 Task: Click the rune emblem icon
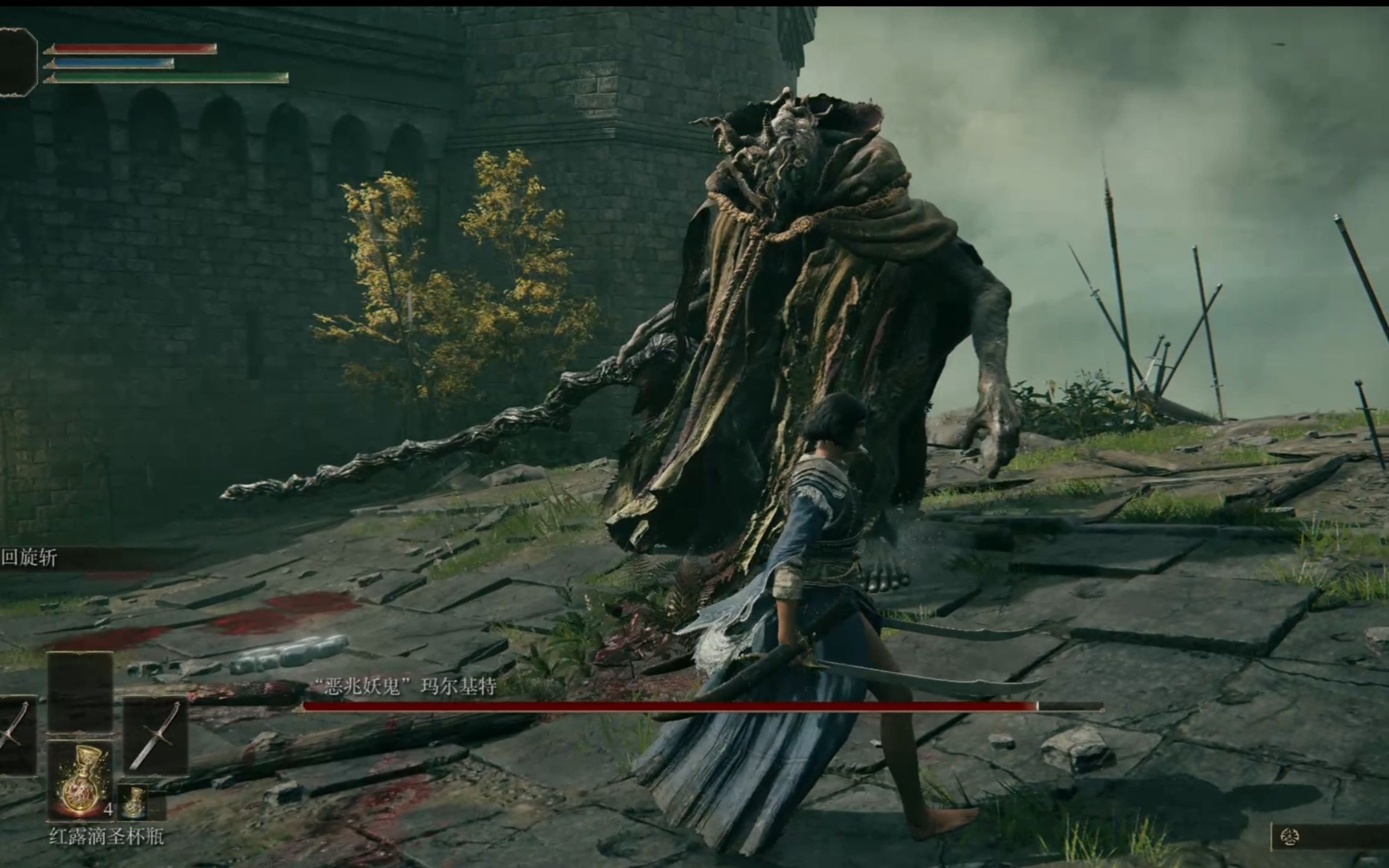coord(1290,837)
